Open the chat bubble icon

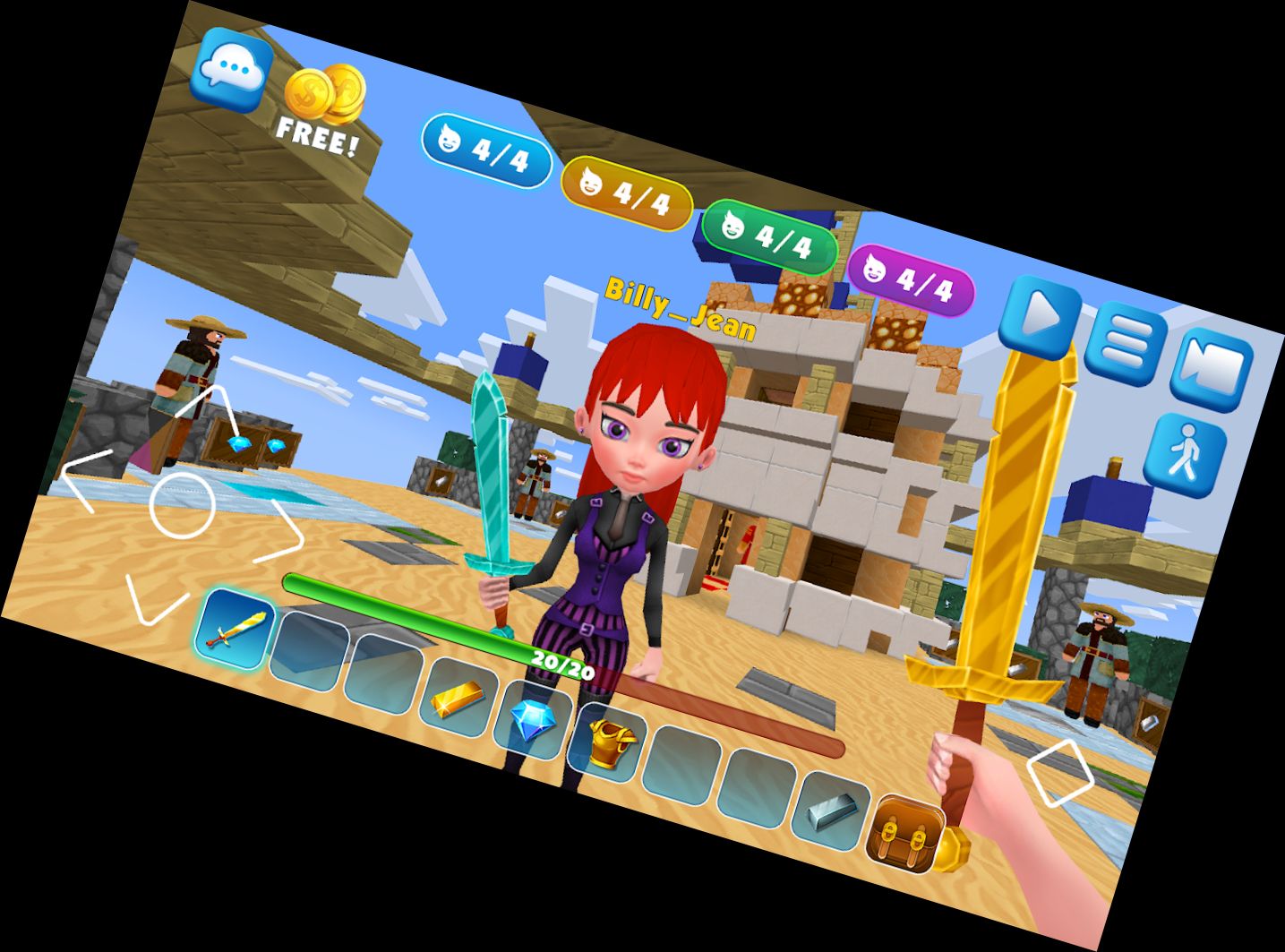coord(235,69)
